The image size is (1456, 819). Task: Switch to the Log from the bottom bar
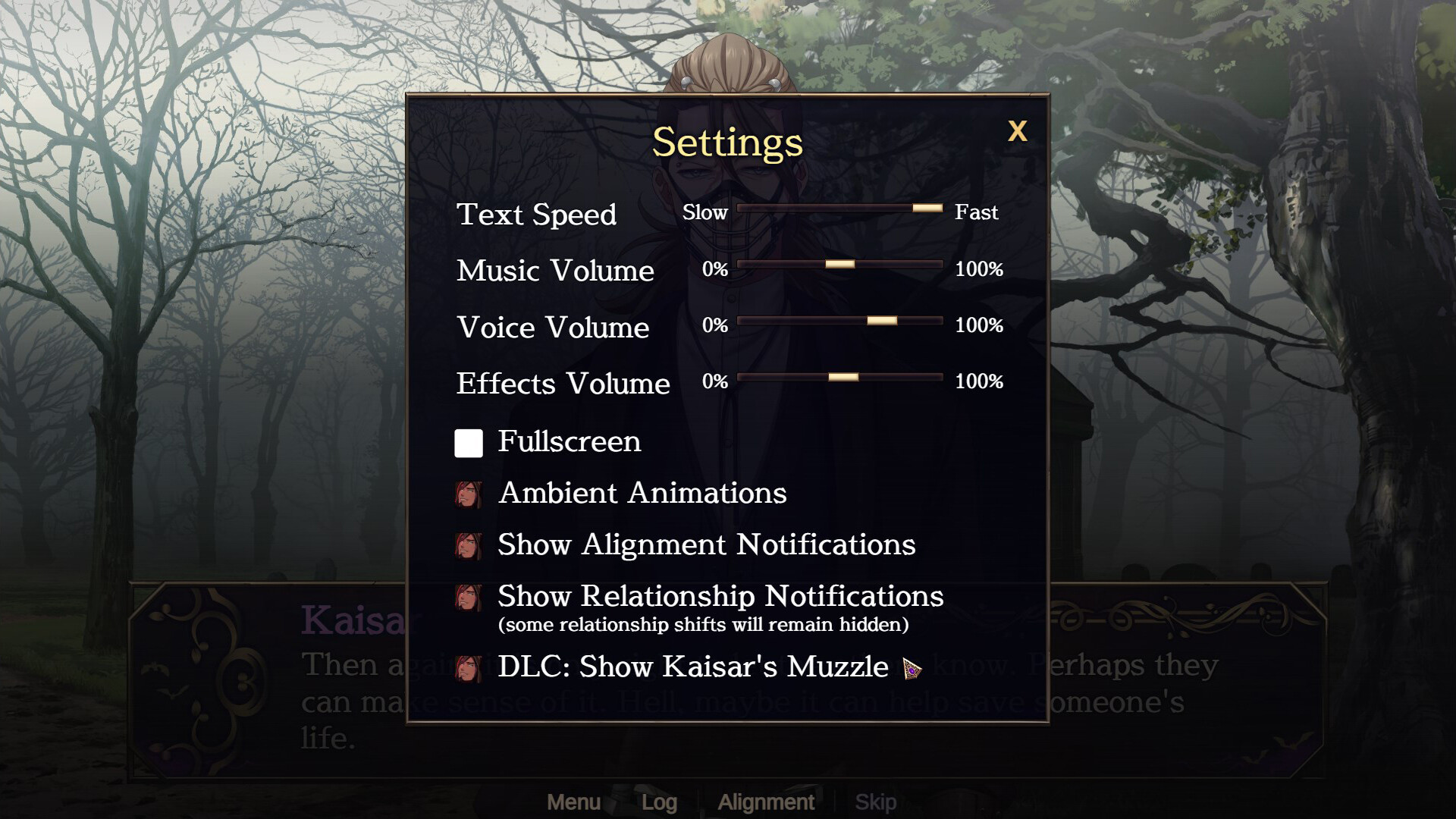pos(661,802)
